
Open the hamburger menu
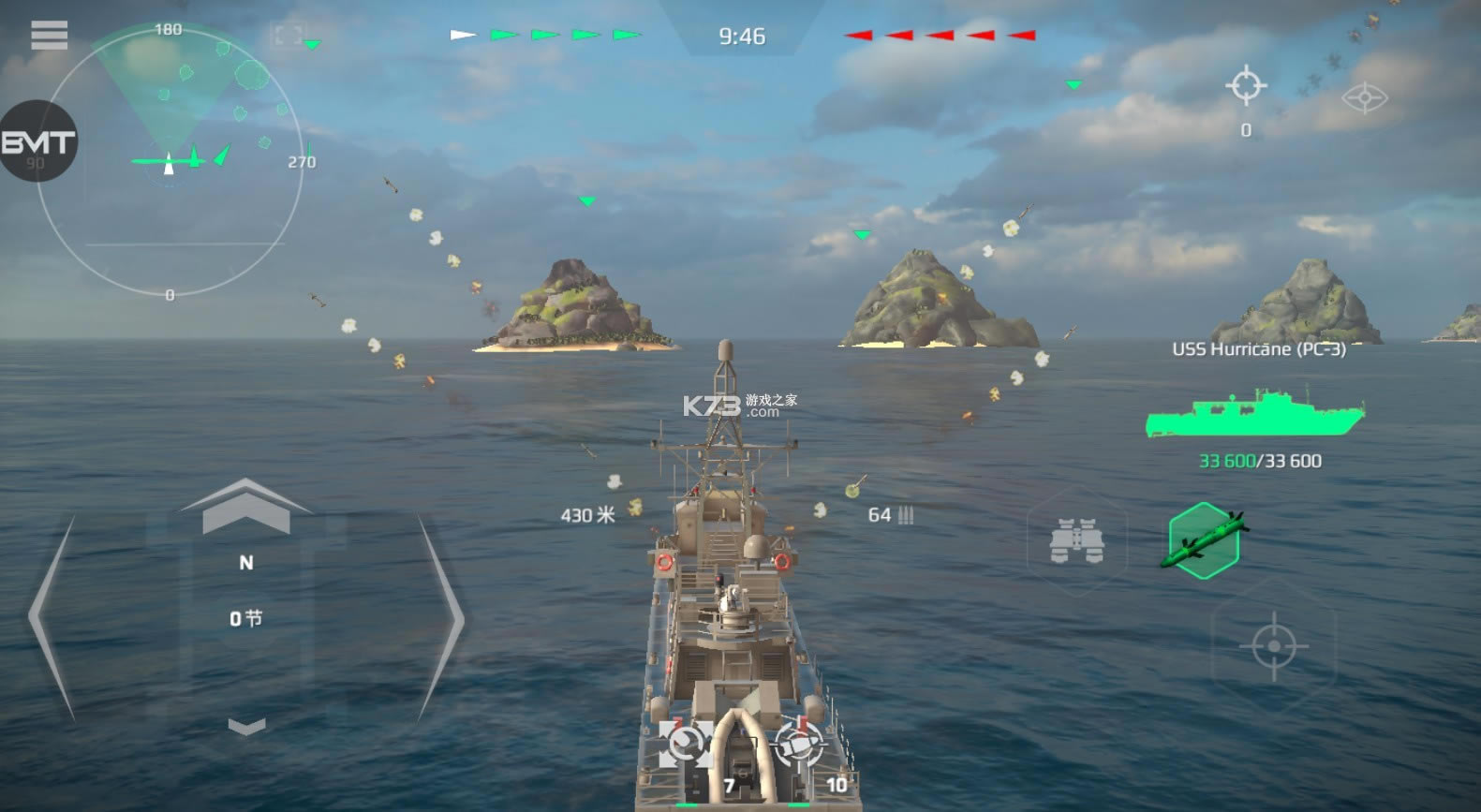point(49,35)
